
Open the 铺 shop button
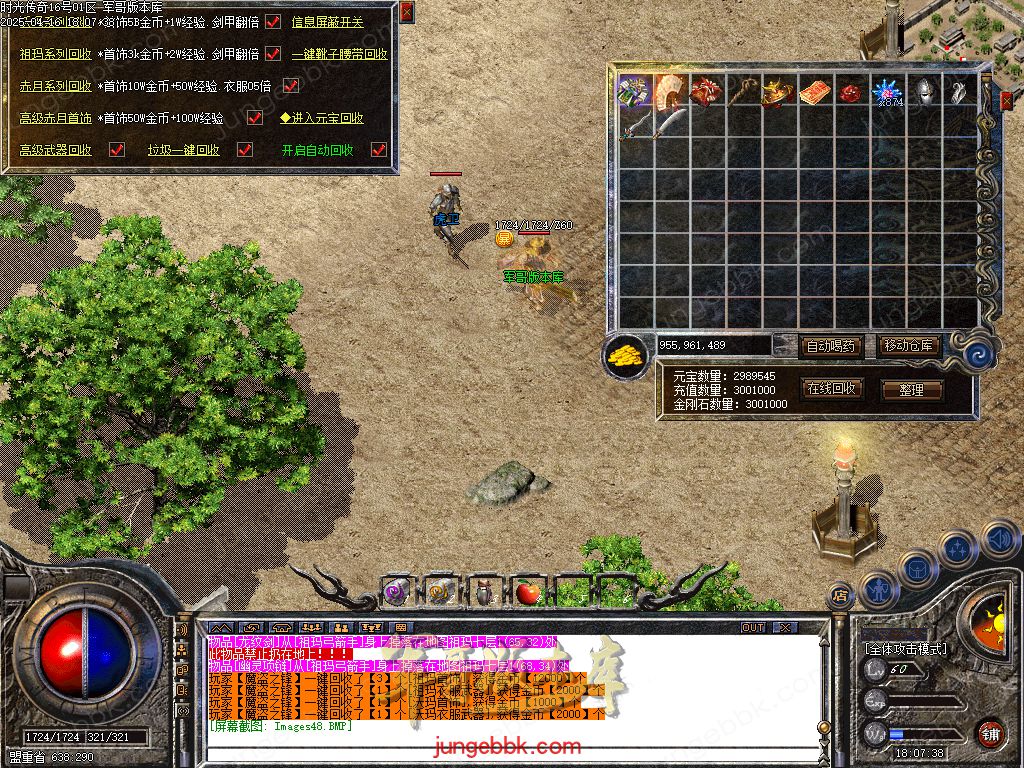click(x=989, y=733)
